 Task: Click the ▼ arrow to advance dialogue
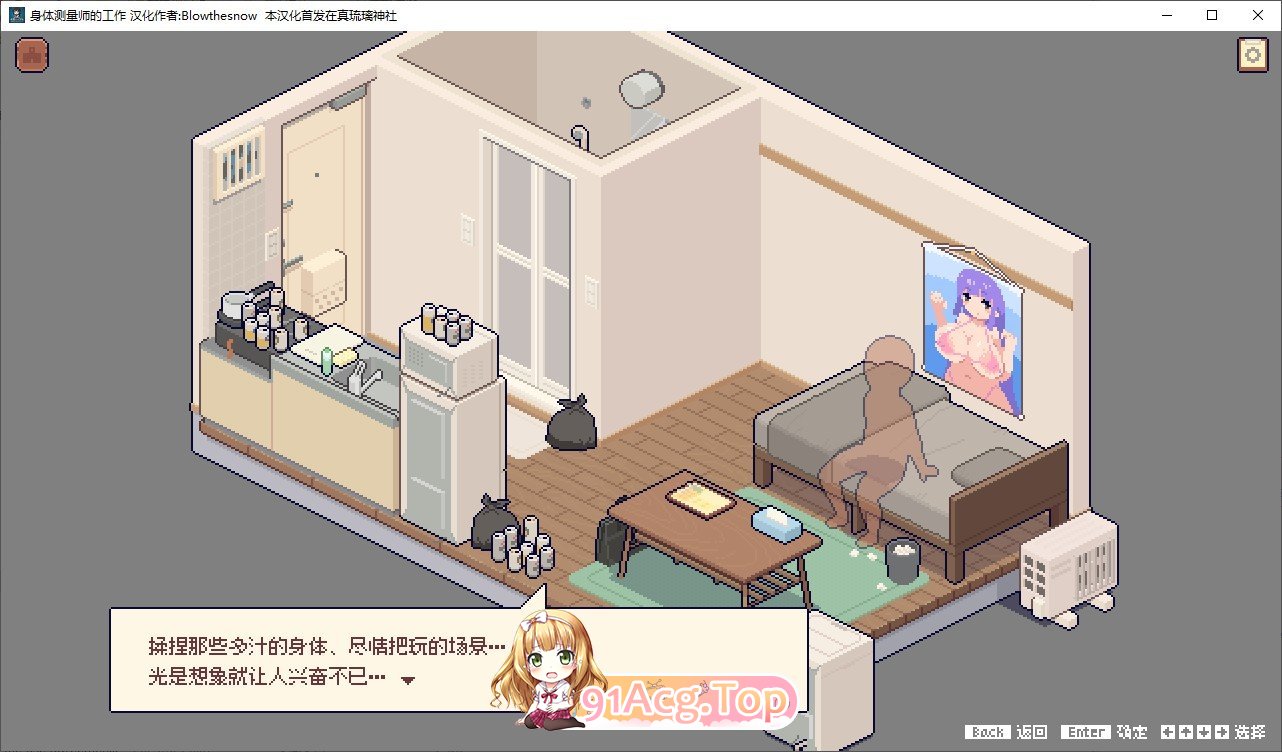(x=409, y=677)
